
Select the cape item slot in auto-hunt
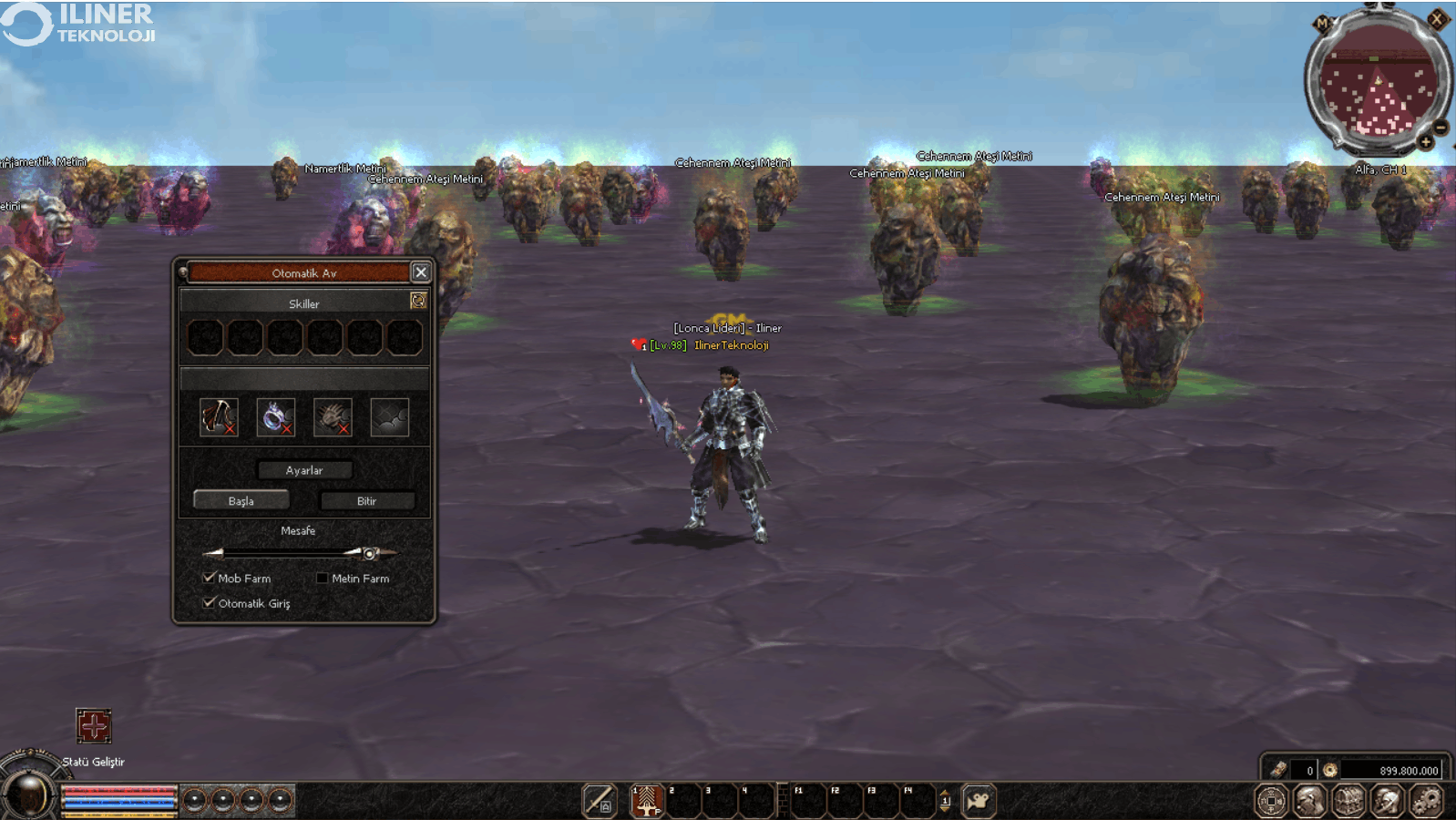pyautogui.click(x=219, y=417)
